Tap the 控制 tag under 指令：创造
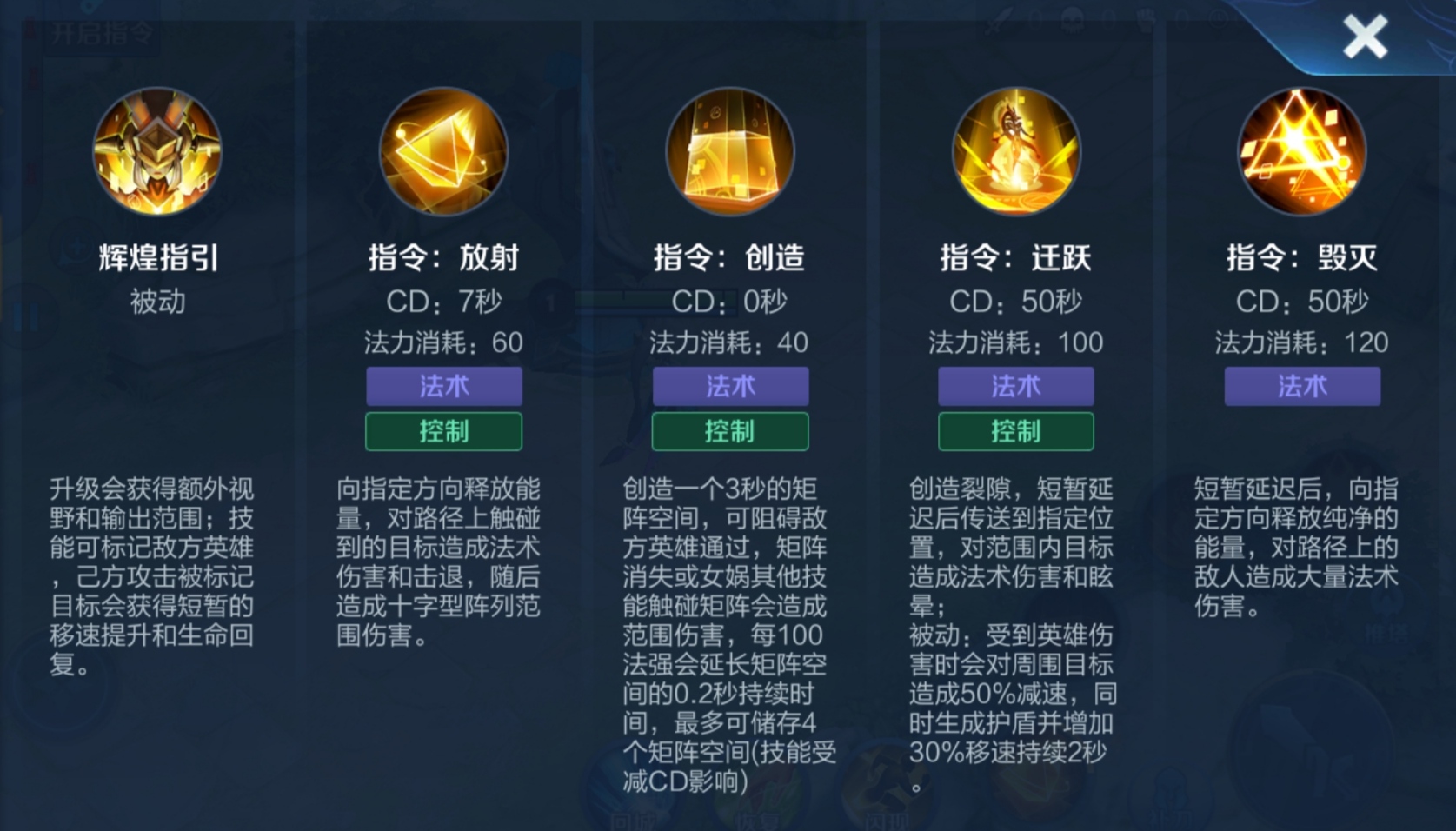 [728, 431]
